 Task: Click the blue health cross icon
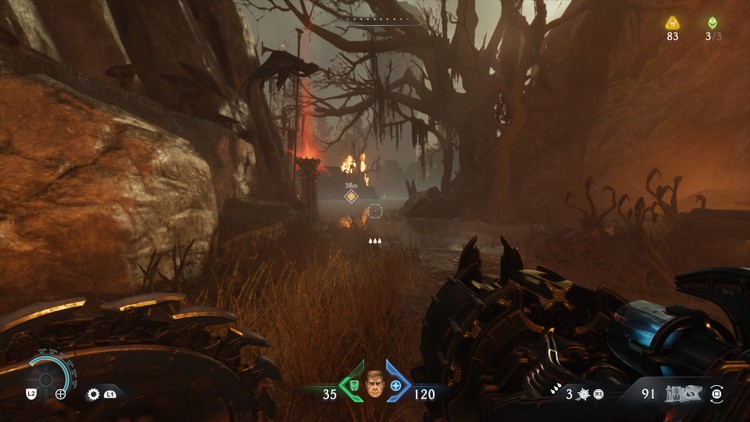click(x=396, y=386)
